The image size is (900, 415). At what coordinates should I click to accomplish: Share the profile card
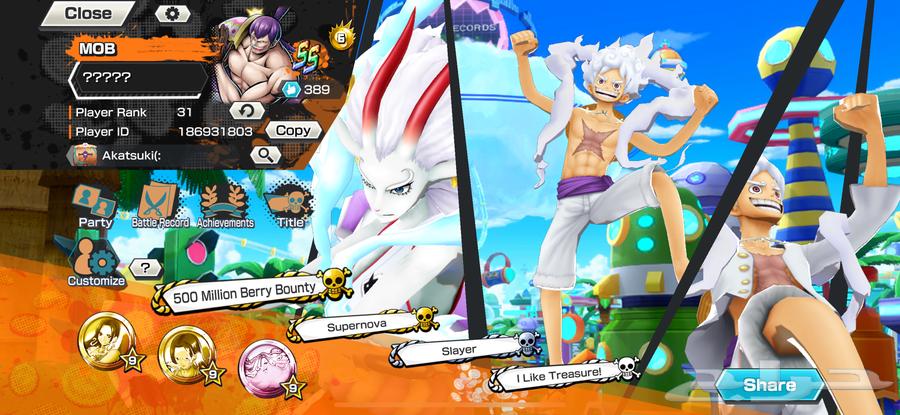770,385
